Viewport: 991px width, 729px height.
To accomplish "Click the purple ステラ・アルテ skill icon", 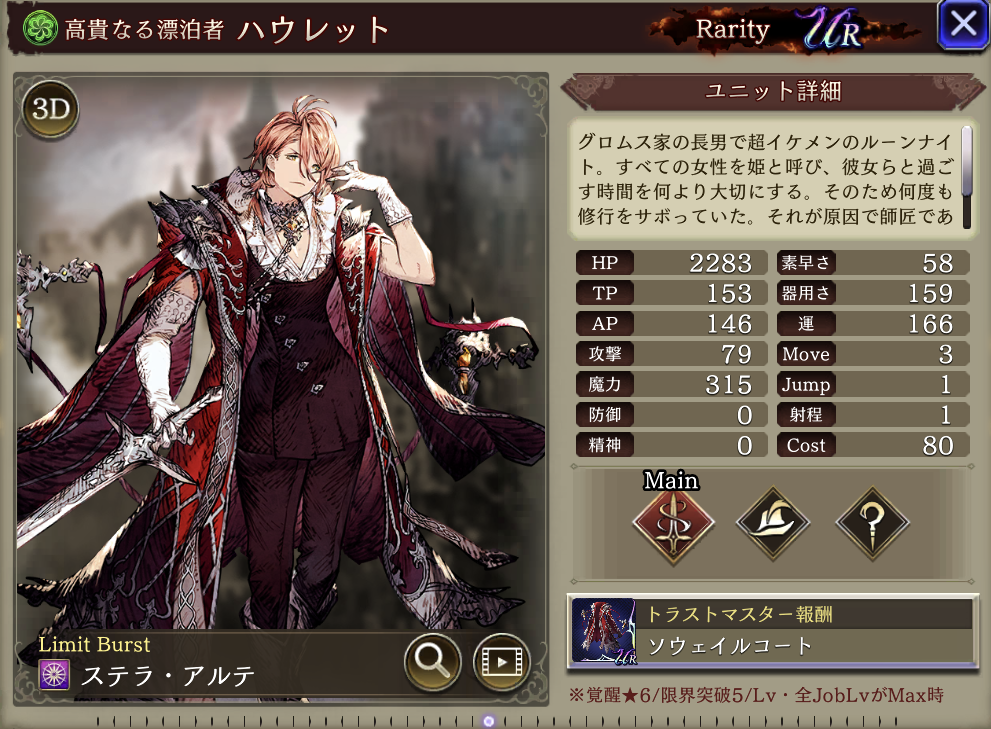I will pos(53,675).
